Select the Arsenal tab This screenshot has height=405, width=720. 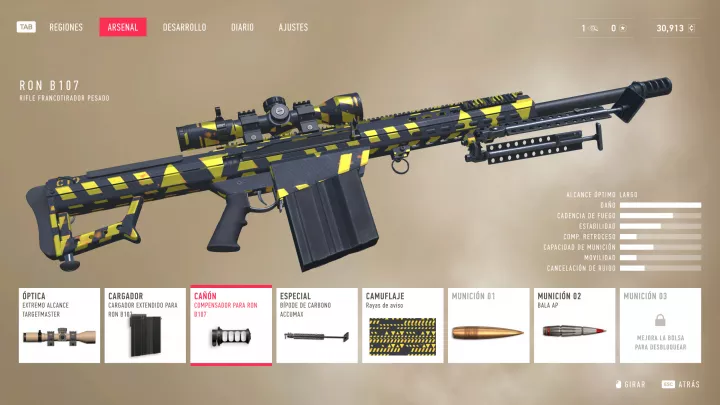[123, 27]
